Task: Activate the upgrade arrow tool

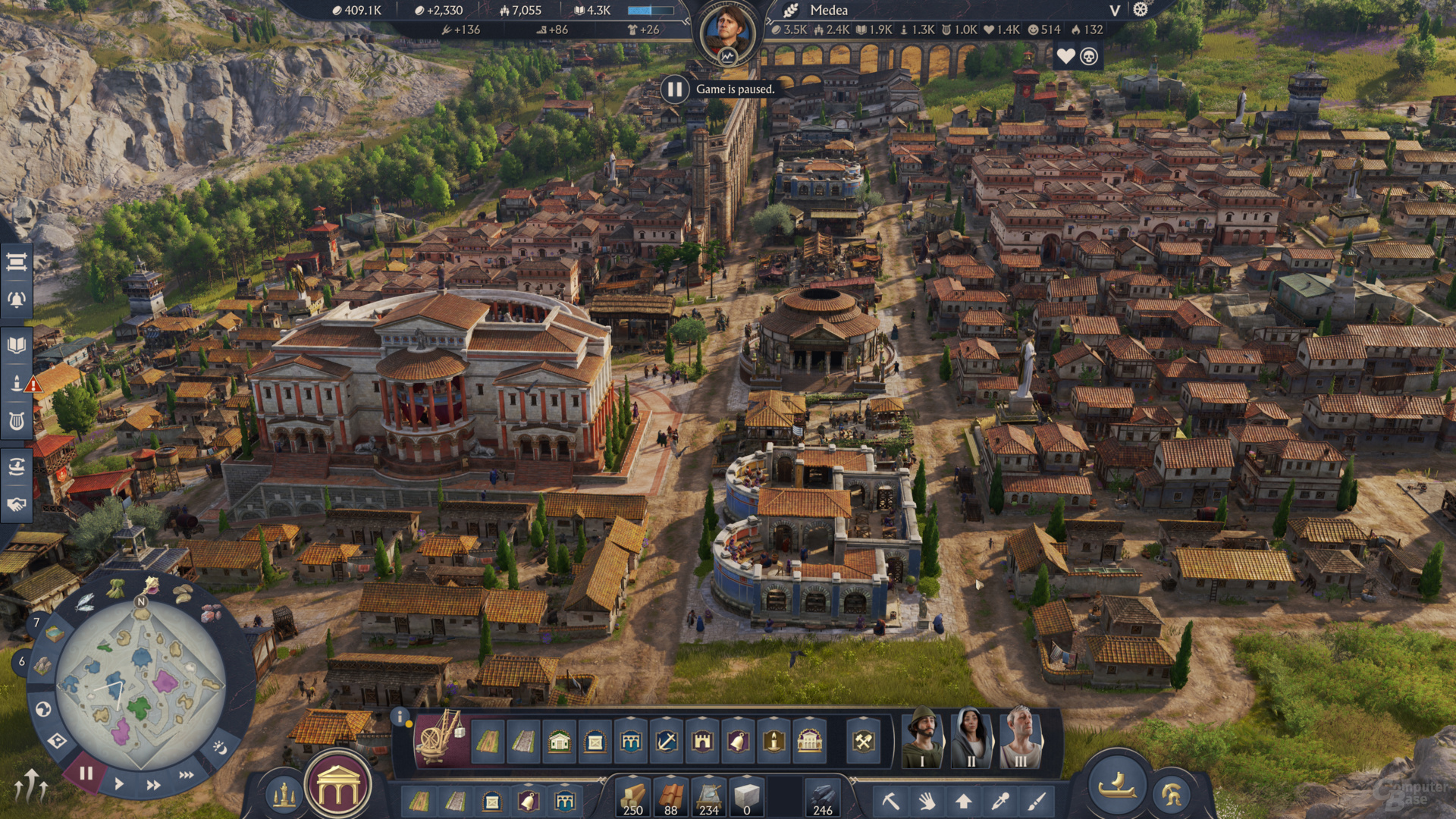Action: pos(964,801)
